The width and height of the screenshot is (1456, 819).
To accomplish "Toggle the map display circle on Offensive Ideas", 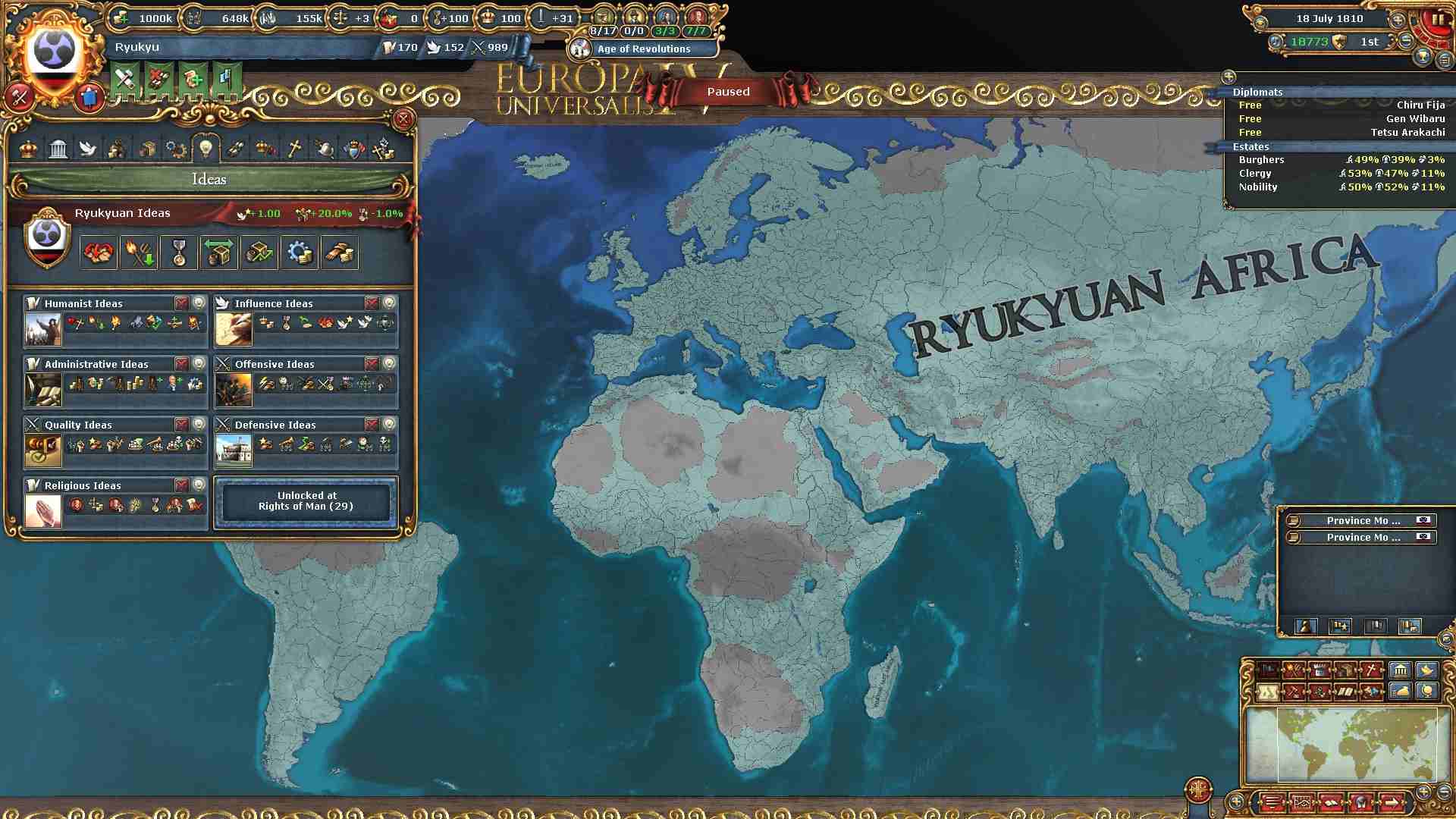I will tap(390, 363).
